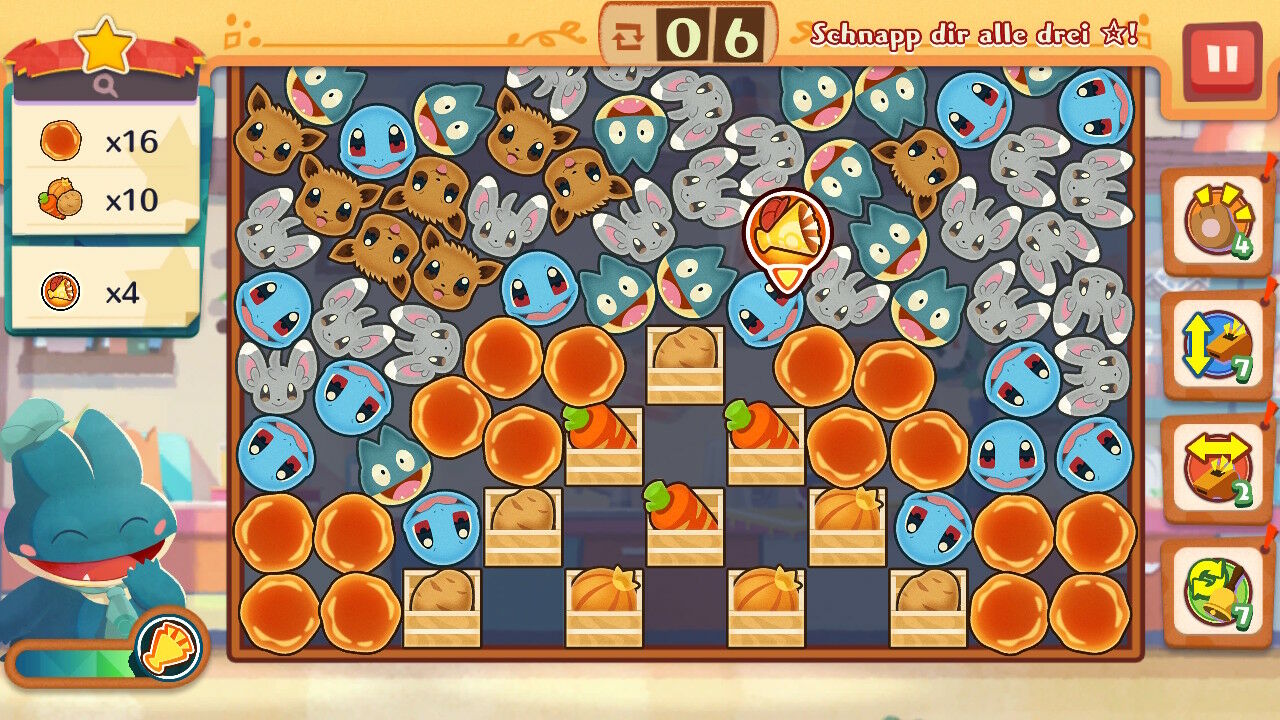This screenshot has width=1280, height=720.
Task: Pause the game with the red button
Action: pos(1221,60)
